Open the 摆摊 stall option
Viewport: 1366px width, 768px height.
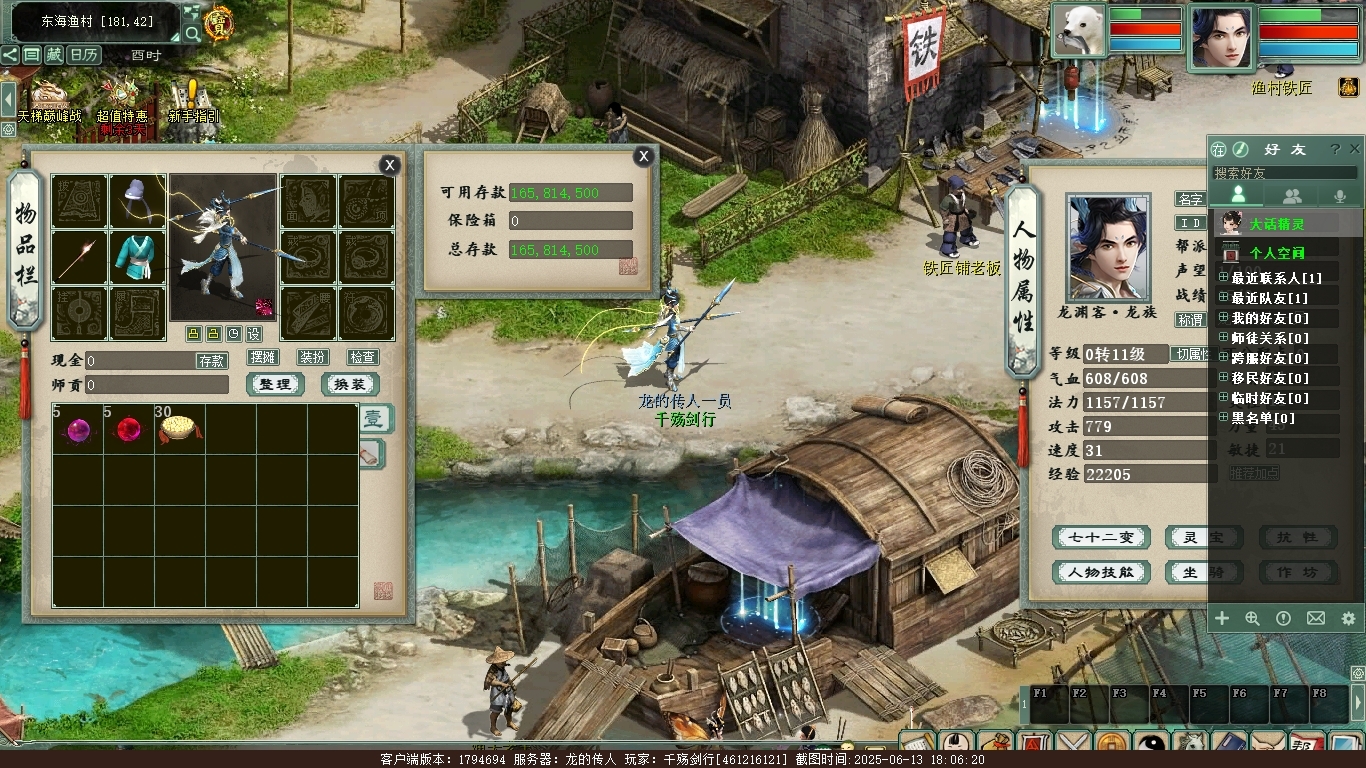coord(263,357)
